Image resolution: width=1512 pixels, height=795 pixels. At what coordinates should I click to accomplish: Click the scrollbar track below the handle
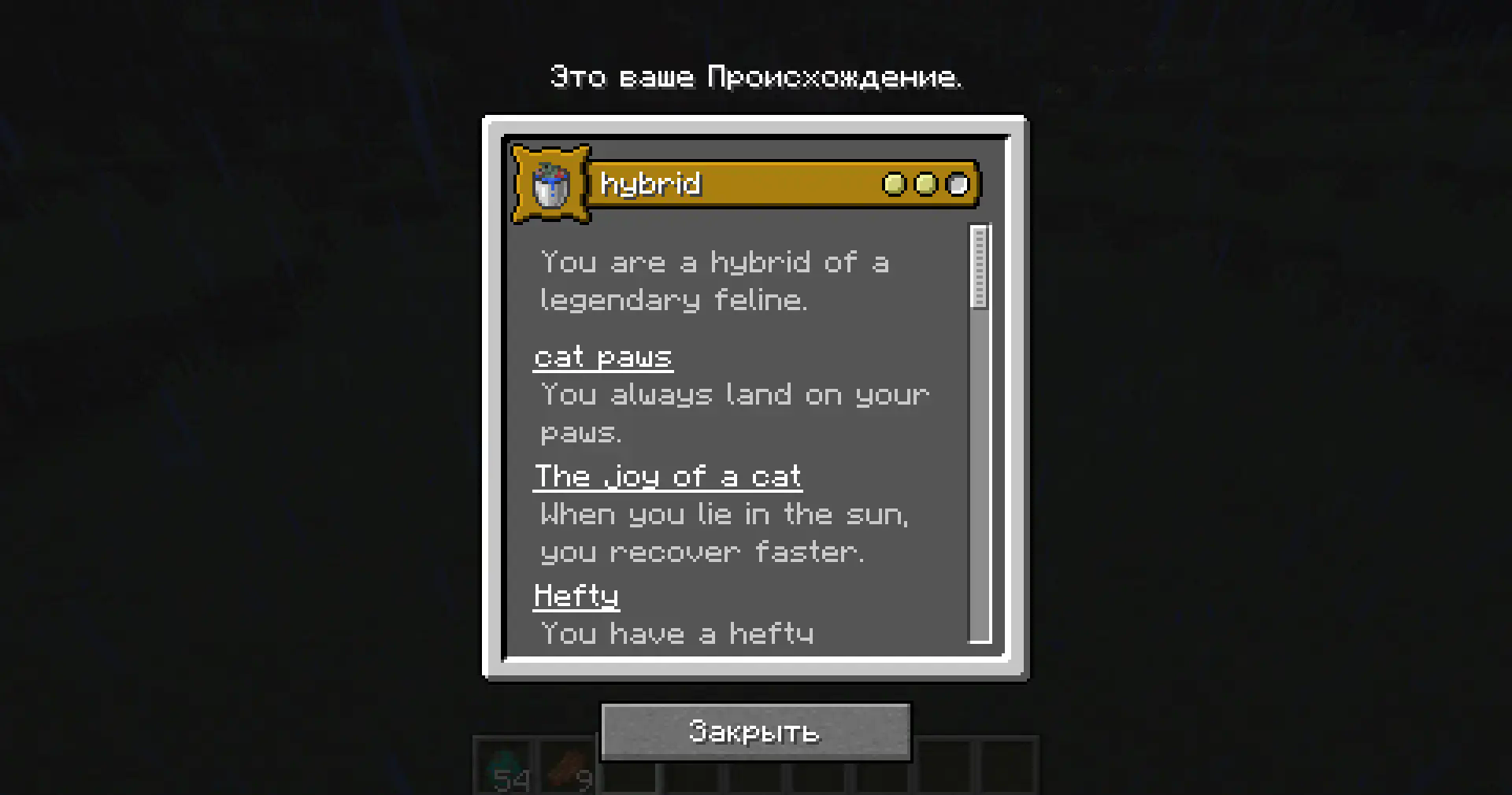(x=979, y=472)
